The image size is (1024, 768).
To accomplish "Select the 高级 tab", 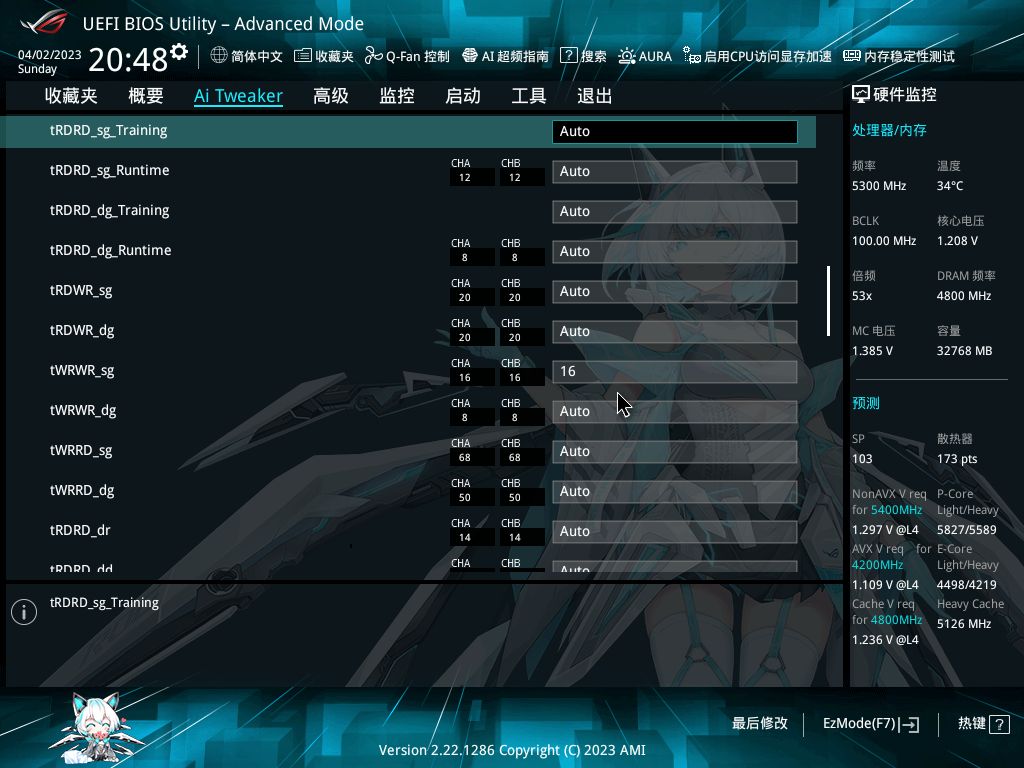I will pos(330,96).
